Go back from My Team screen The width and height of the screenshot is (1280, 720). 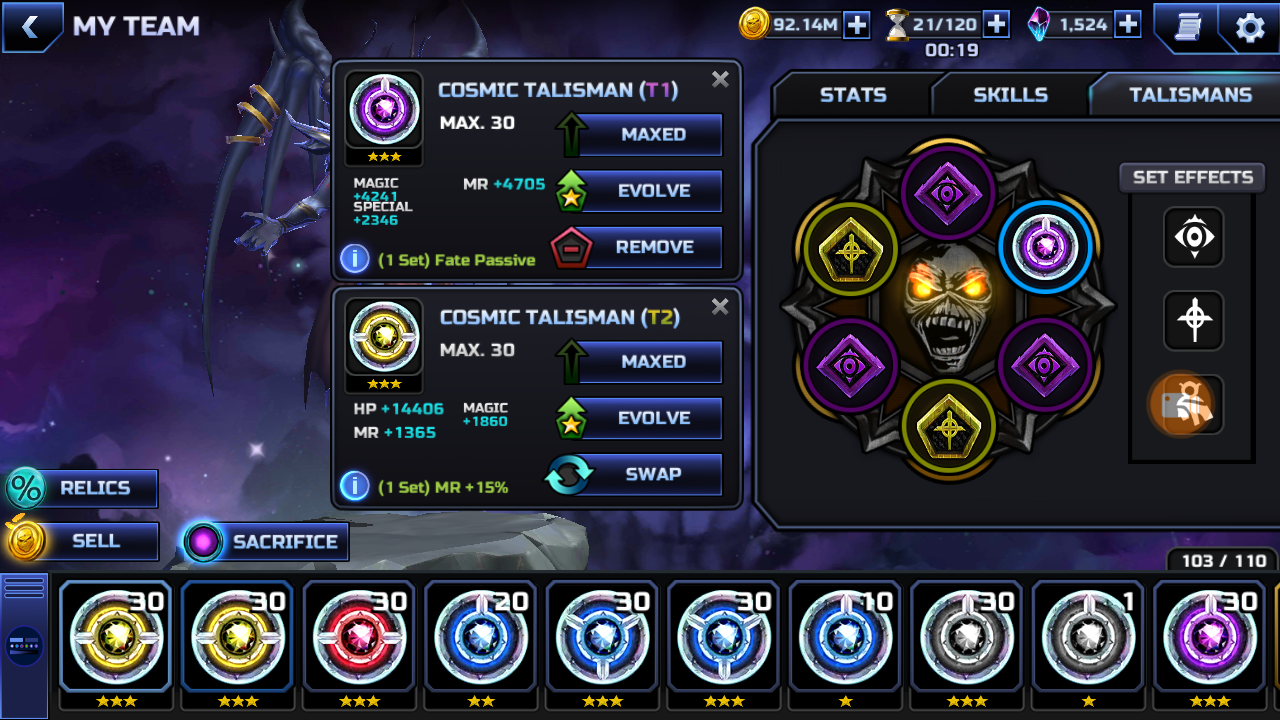30,27
